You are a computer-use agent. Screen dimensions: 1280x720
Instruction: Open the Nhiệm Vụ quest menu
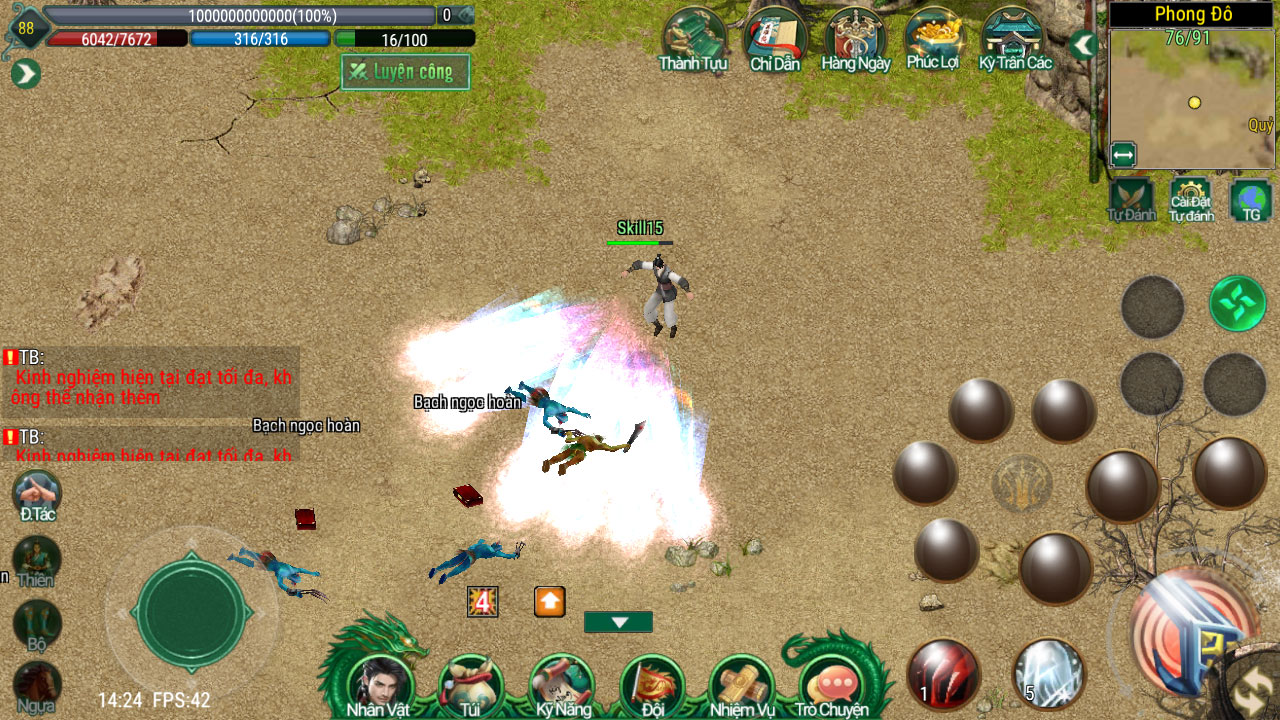tap(742, 684)
